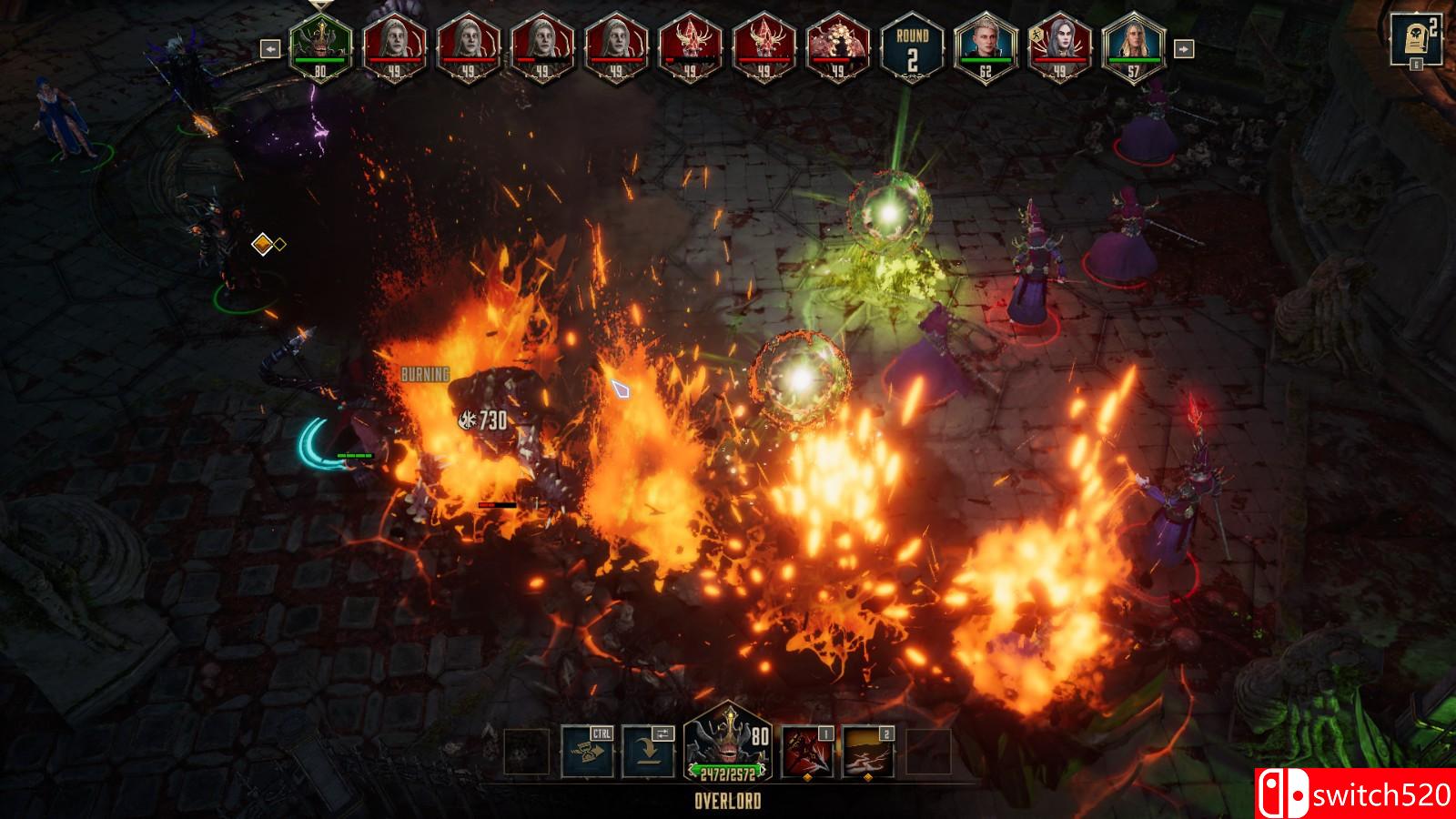Activate the orange scorched ground ability
The height and width of the screenshot is (819, 1456).
tap(868, 752)
